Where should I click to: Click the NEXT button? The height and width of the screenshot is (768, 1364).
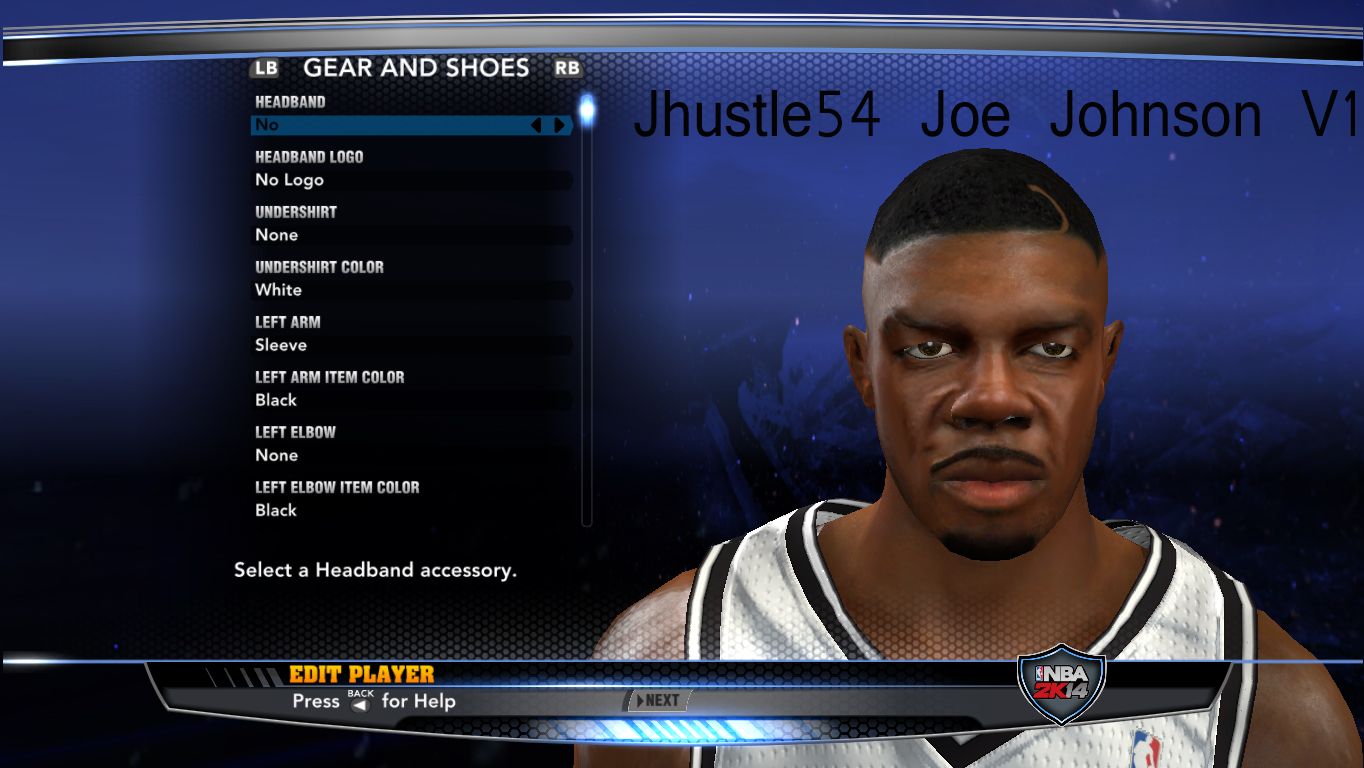657,700
